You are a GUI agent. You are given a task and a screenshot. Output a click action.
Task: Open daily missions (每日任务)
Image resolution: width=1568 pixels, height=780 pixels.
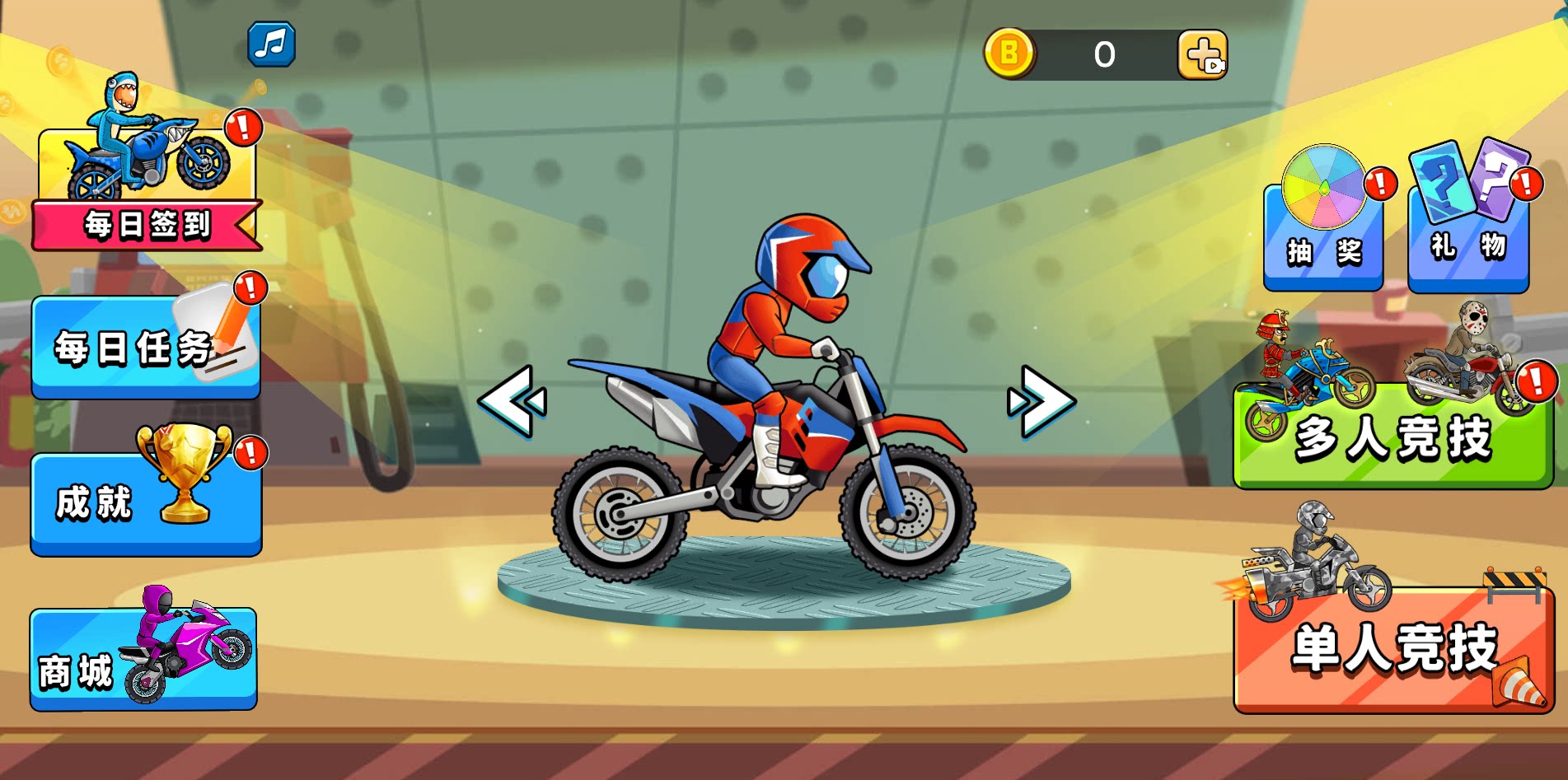click(x=146, y=348)
